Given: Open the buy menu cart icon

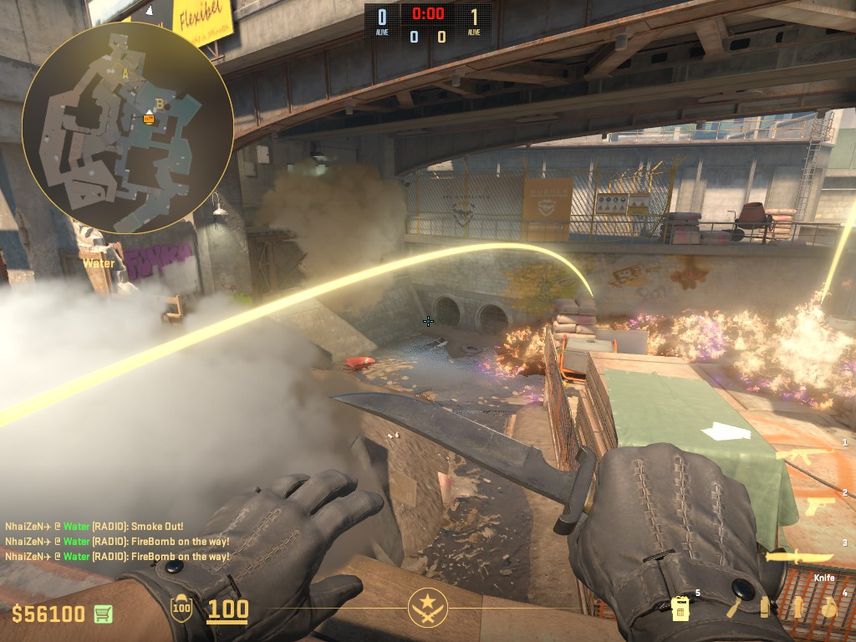Looking at the screenshot, I should [102, 613].
